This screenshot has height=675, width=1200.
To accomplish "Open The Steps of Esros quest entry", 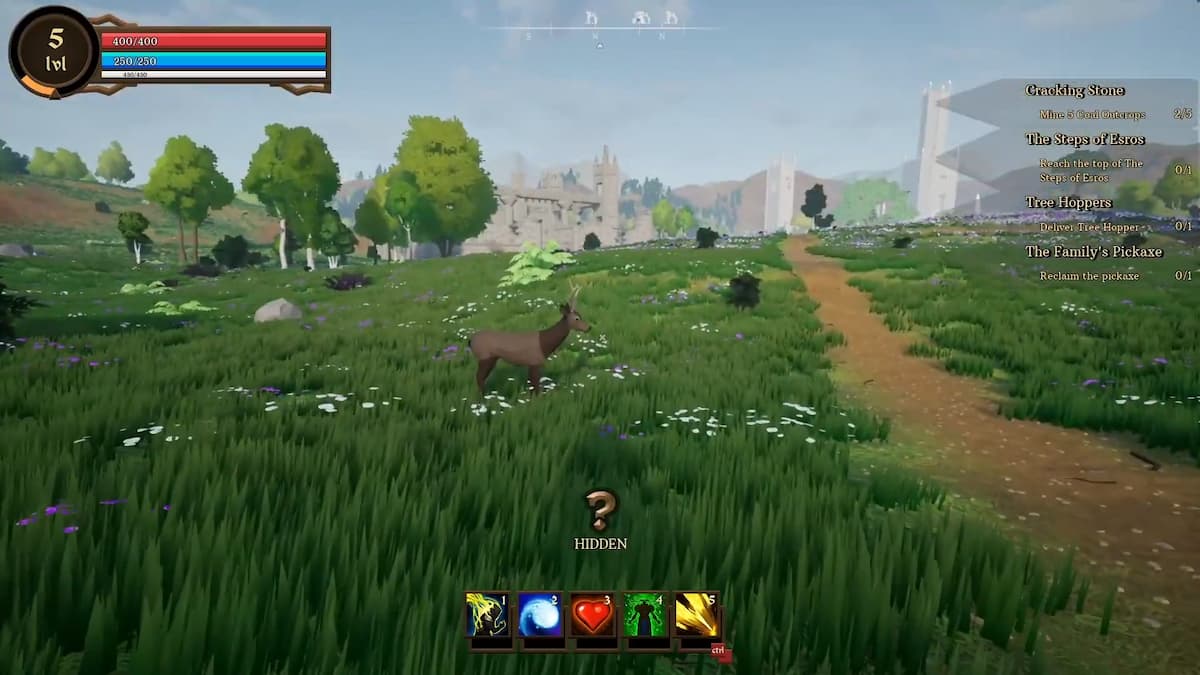I will 1085,139.
